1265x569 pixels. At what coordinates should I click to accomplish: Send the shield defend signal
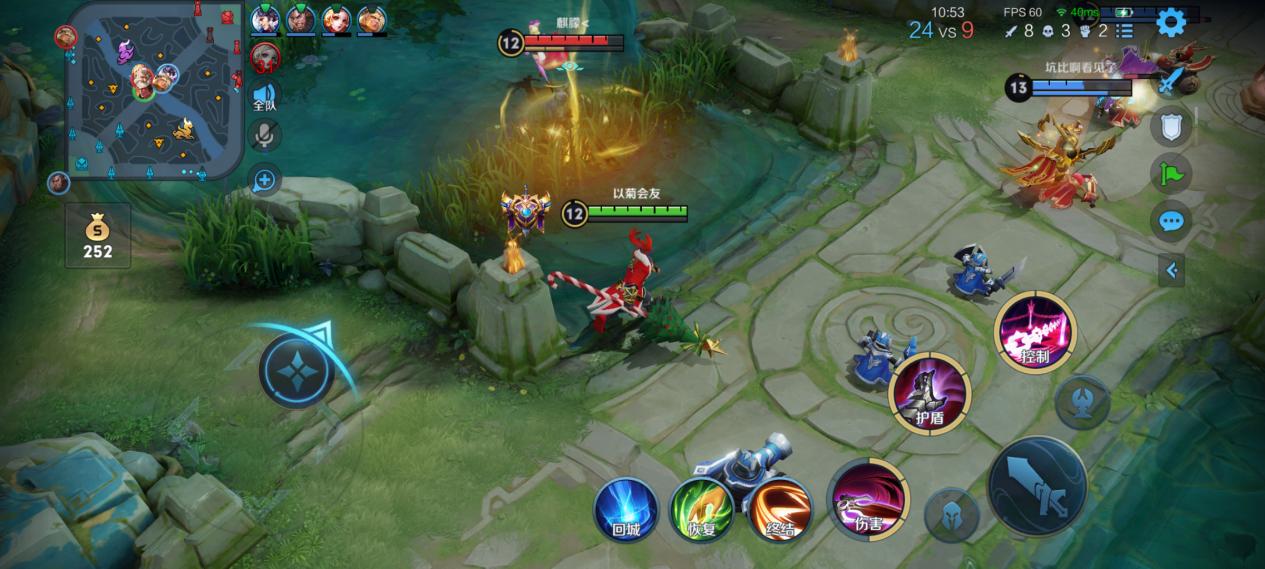[1170, 127]
